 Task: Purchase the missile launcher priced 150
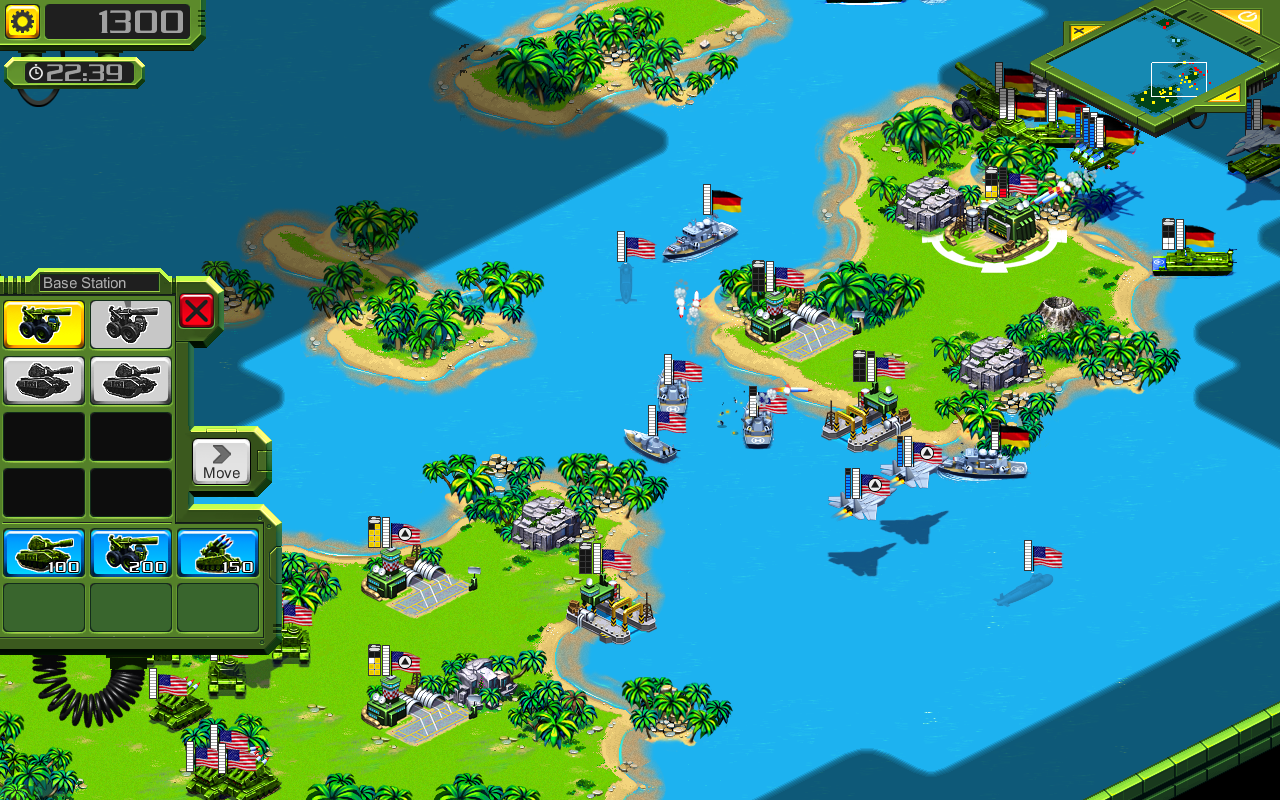(217, 552)
